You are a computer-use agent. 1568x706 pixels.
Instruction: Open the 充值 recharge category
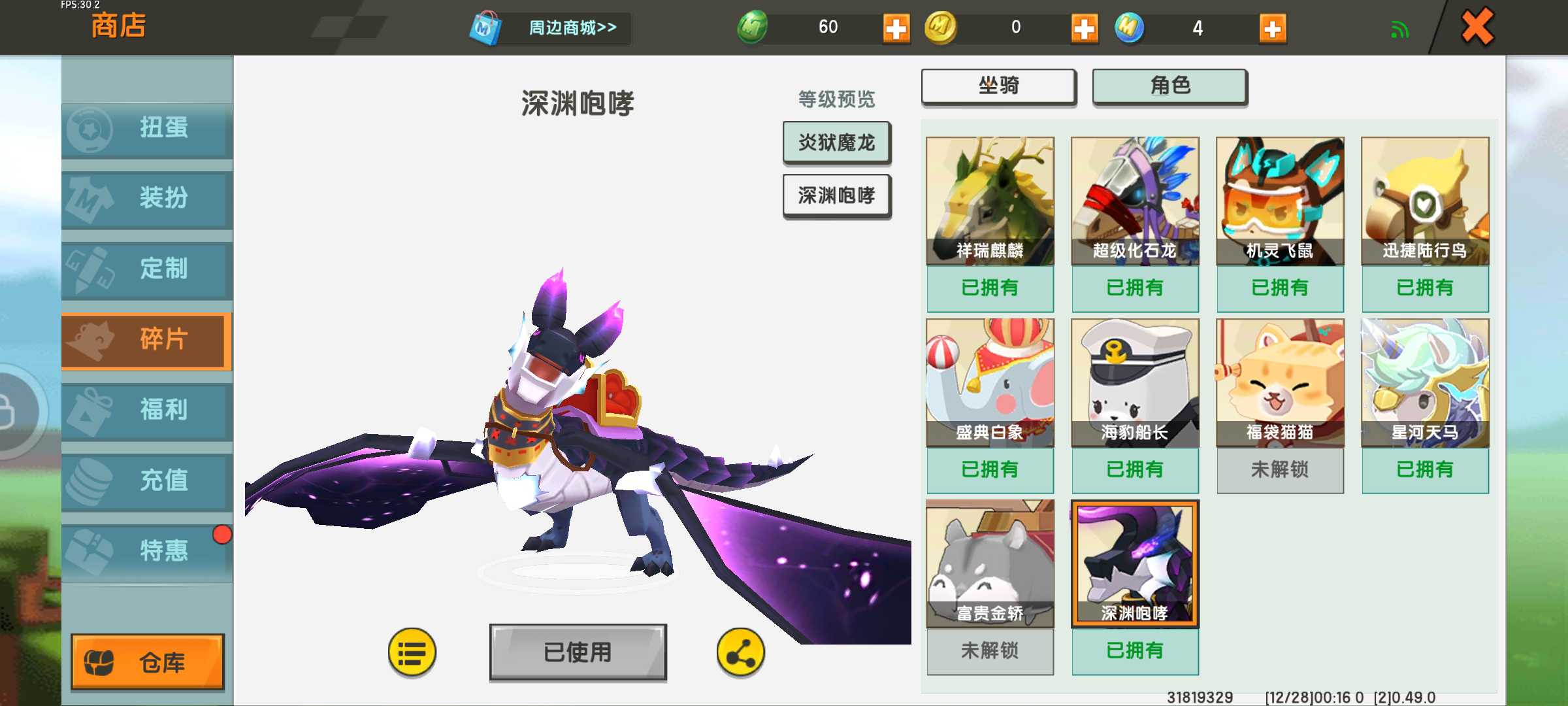(148, 481)
